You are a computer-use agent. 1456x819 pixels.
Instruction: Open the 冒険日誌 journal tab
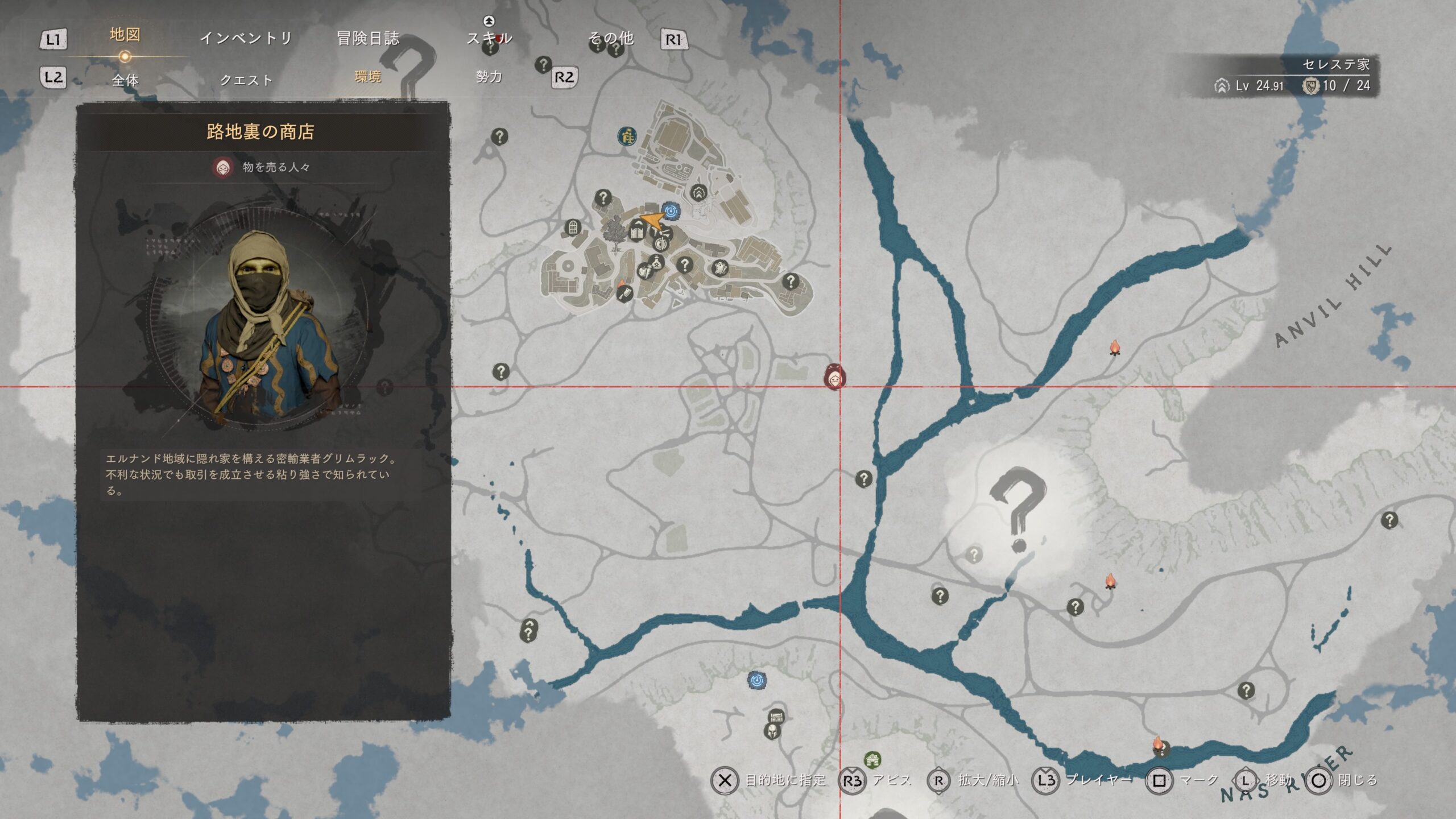pos(368,38)
